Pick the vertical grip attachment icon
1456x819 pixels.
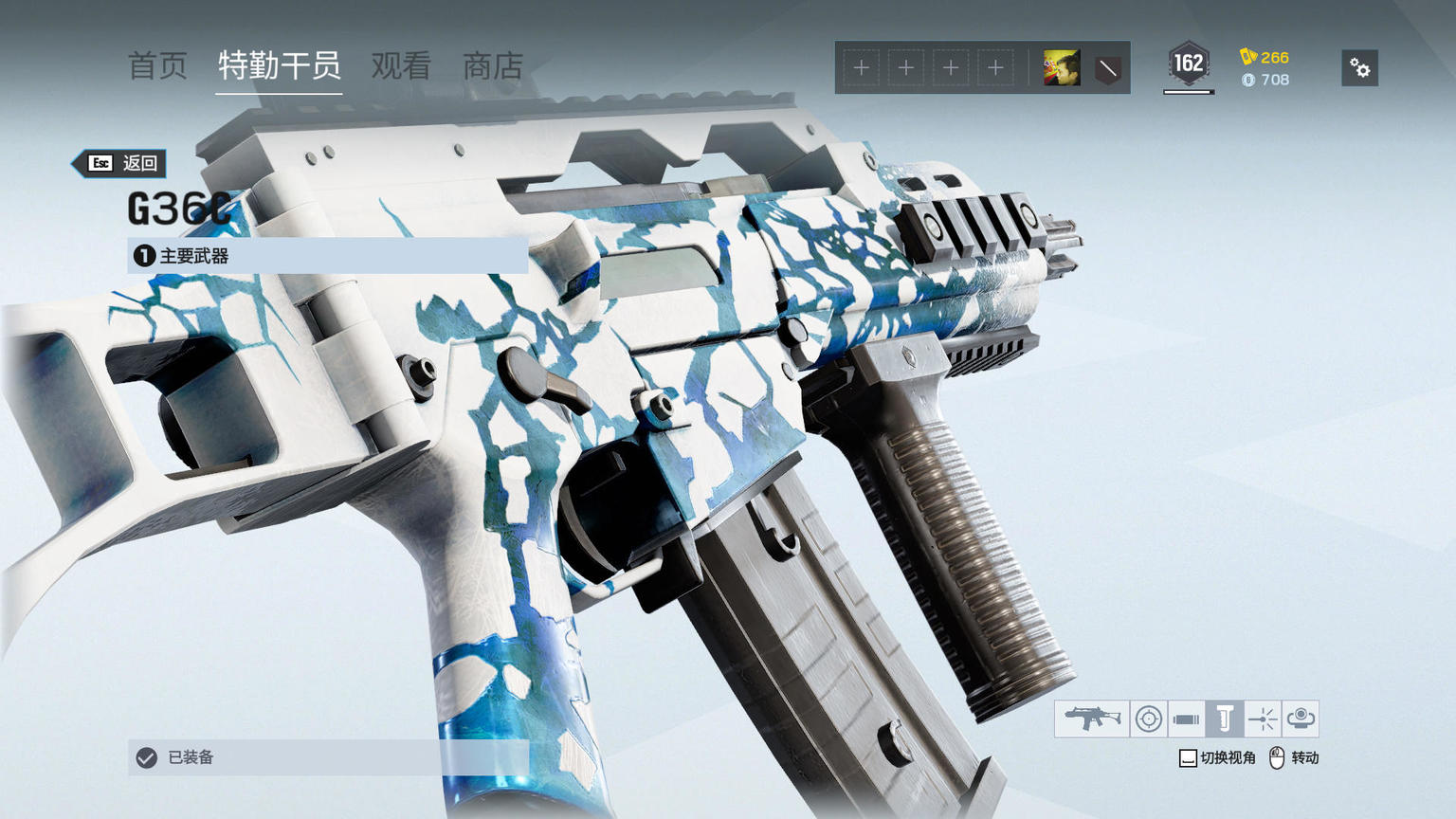click(1225, 719)
